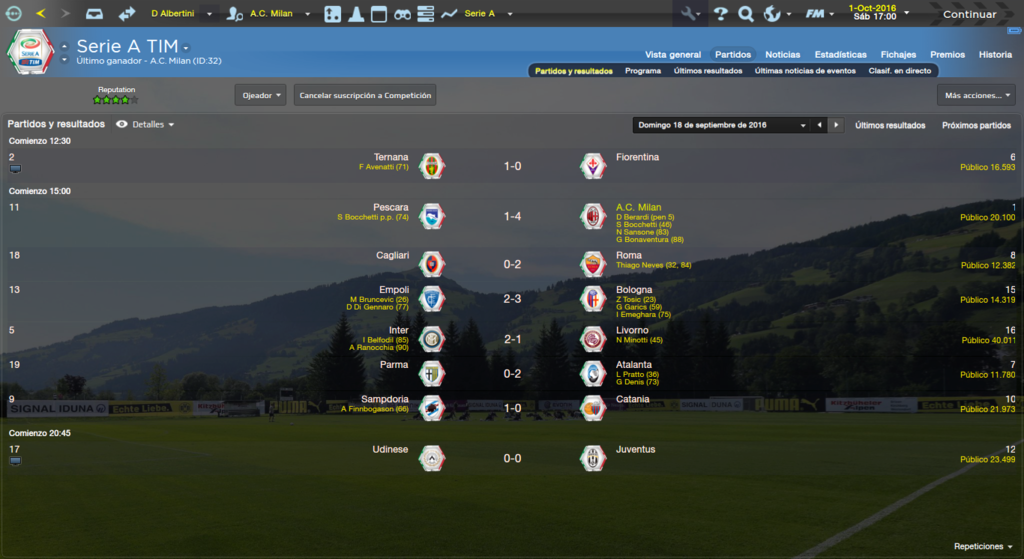Click Cancelar suscripción a Competición

(365, 95)
